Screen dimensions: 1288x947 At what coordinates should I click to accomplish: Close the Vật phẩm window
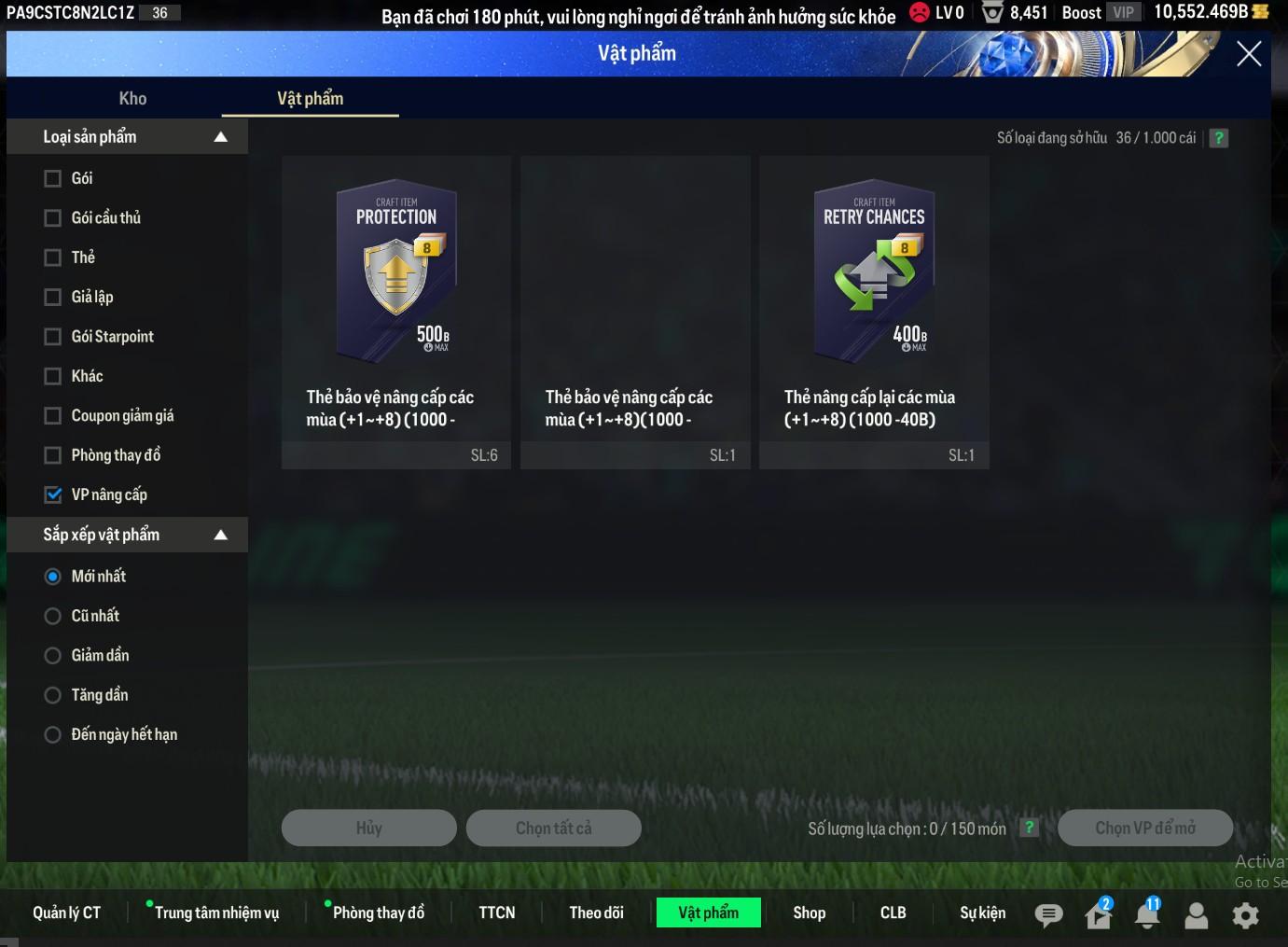[x=1248, y=54]
